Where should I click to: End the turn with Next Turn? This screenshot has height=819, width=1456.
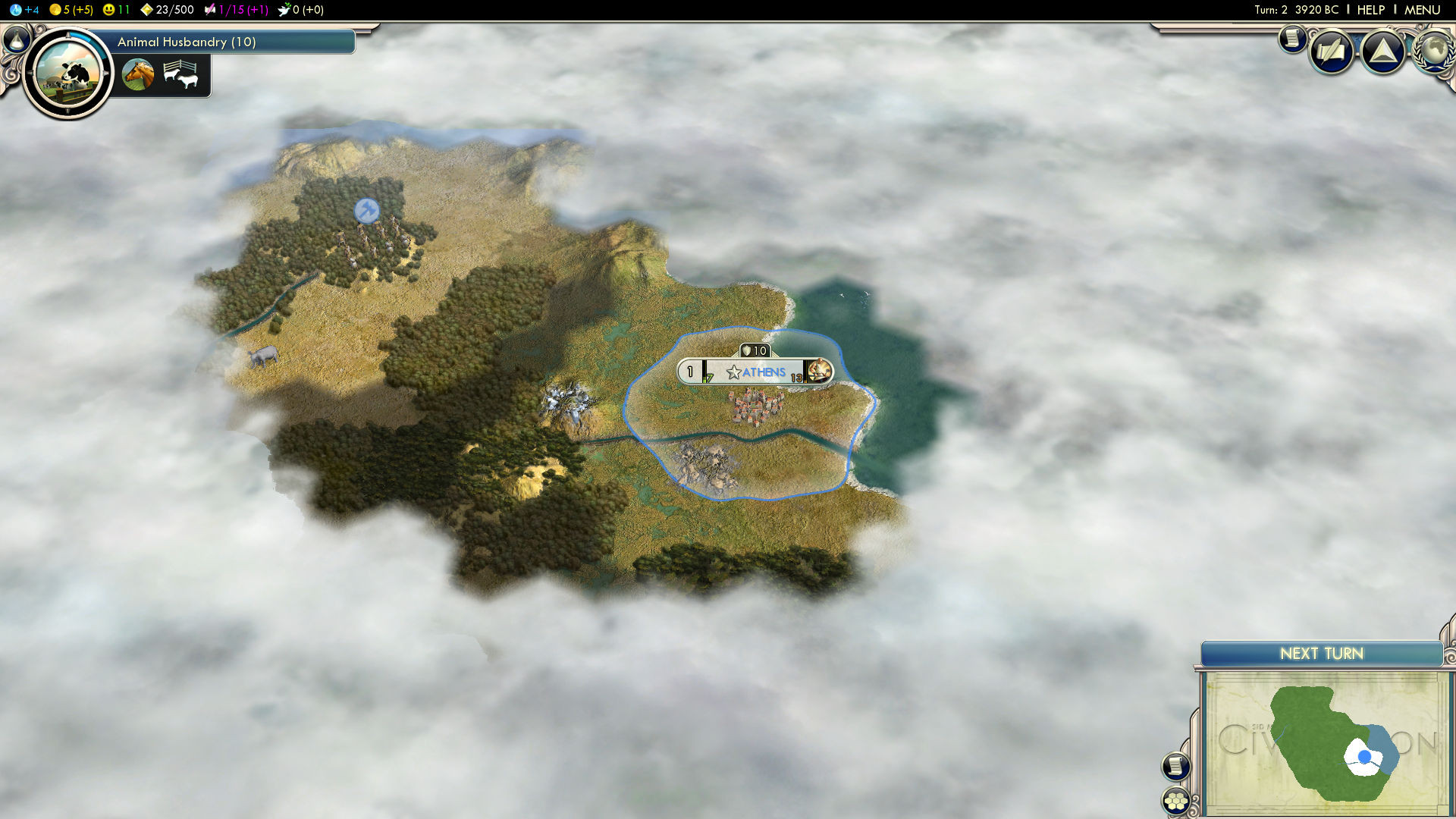(1321, 654)
